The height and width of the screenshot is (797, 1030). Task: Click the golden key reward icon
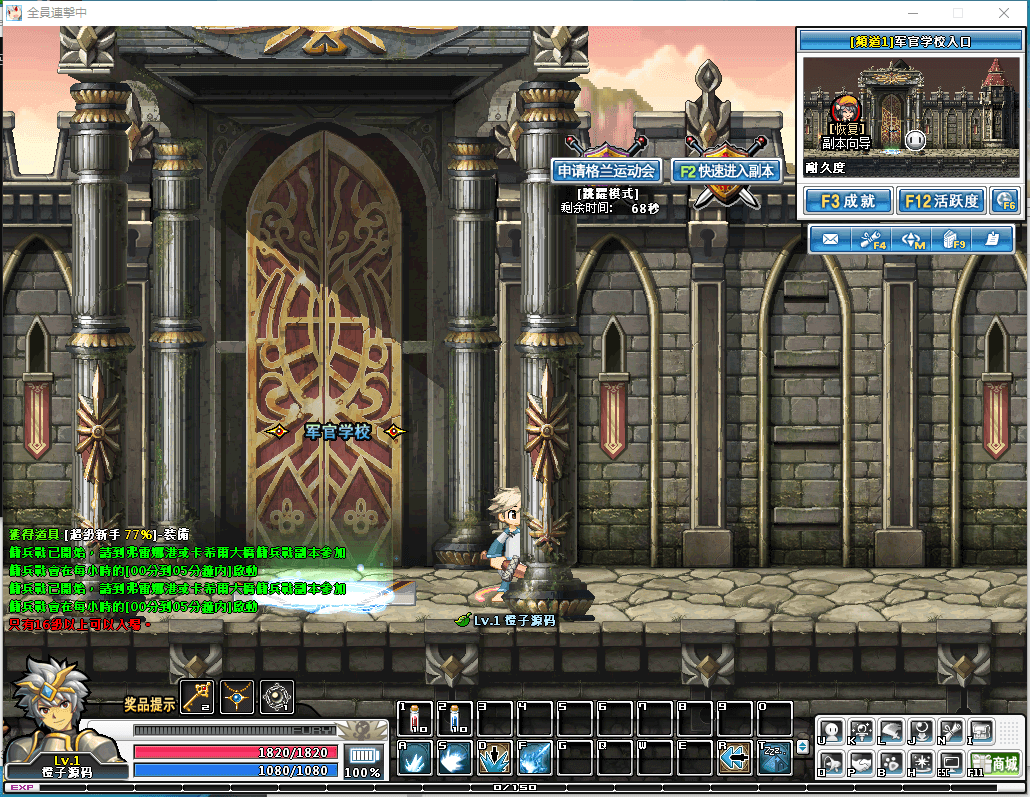(x=197, y=695)
